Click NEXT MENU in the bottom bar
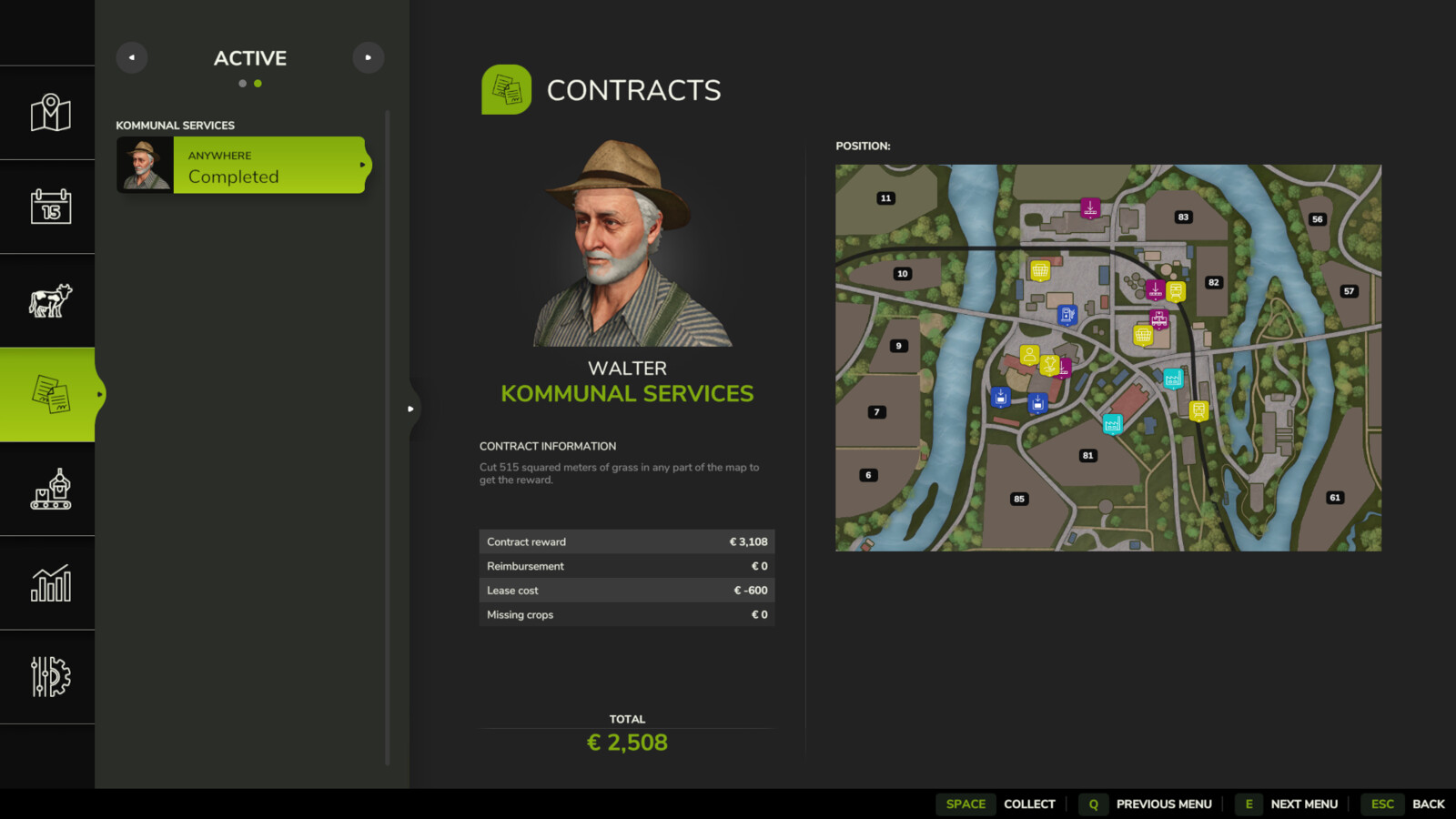The height and width of the screenshot is (819, 1456). (1305, 804)
